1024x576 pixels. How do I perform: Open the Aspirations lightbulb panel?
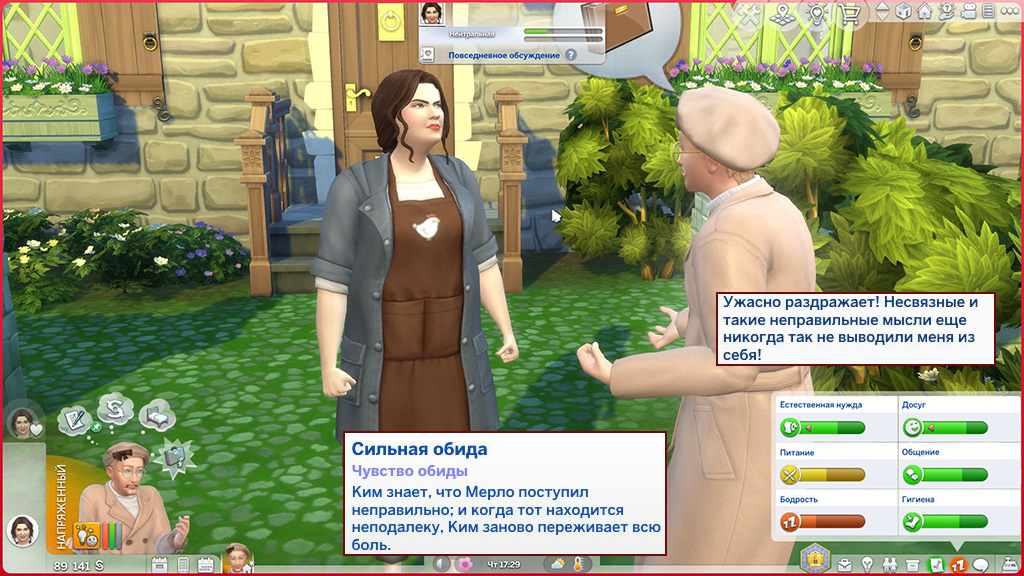(867, 565)
